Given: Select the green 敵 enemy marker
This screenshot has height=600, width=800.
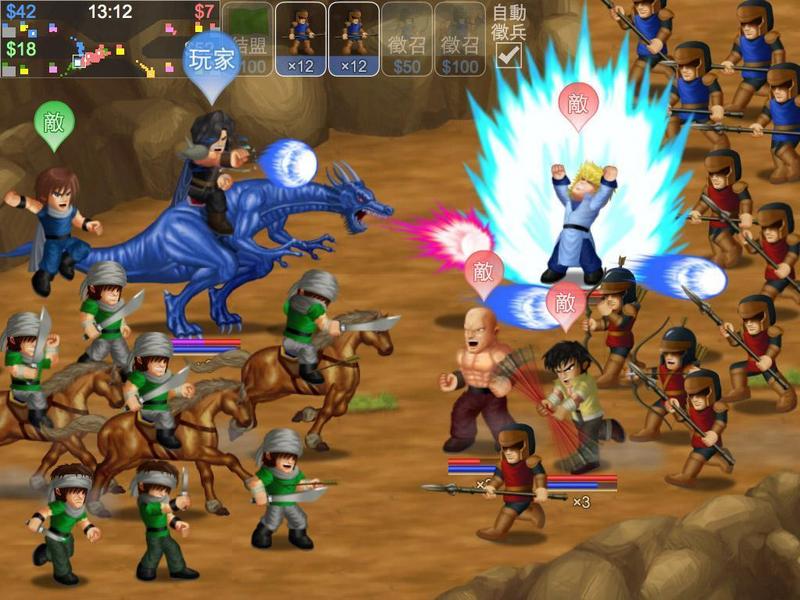Looking at the screenshot, I should (x=54, y=122).
